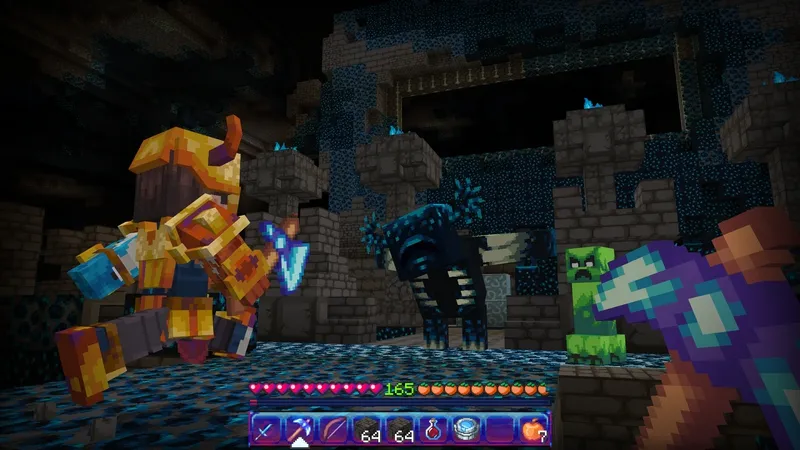
Task: Choose the diamond pickaxe in the hotbar
Action: tap(299, 430)
